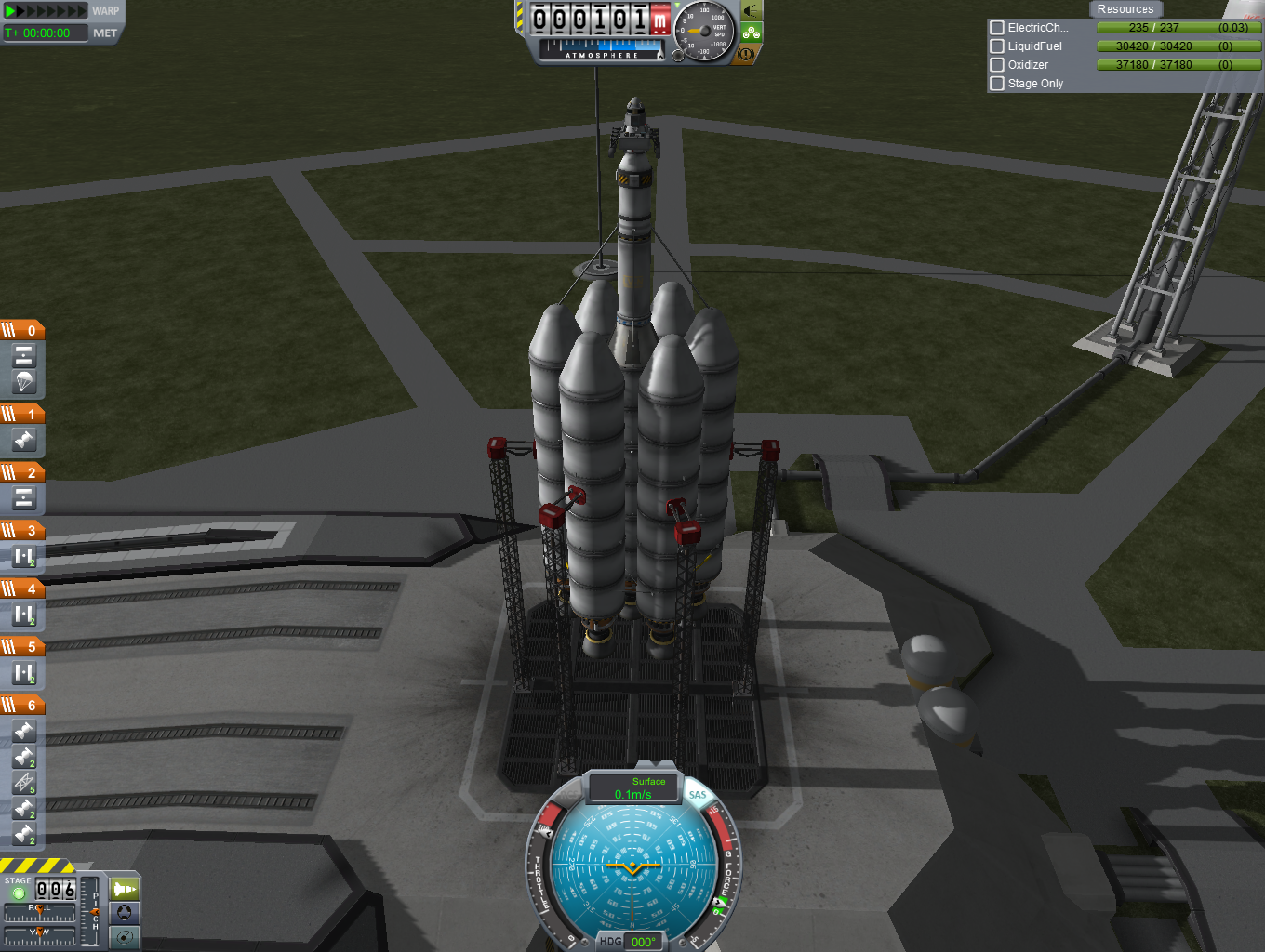Viewport: 1265px width, 952px height.
Task: Click the orange stage 3 header
Action: tap(22, 530)
